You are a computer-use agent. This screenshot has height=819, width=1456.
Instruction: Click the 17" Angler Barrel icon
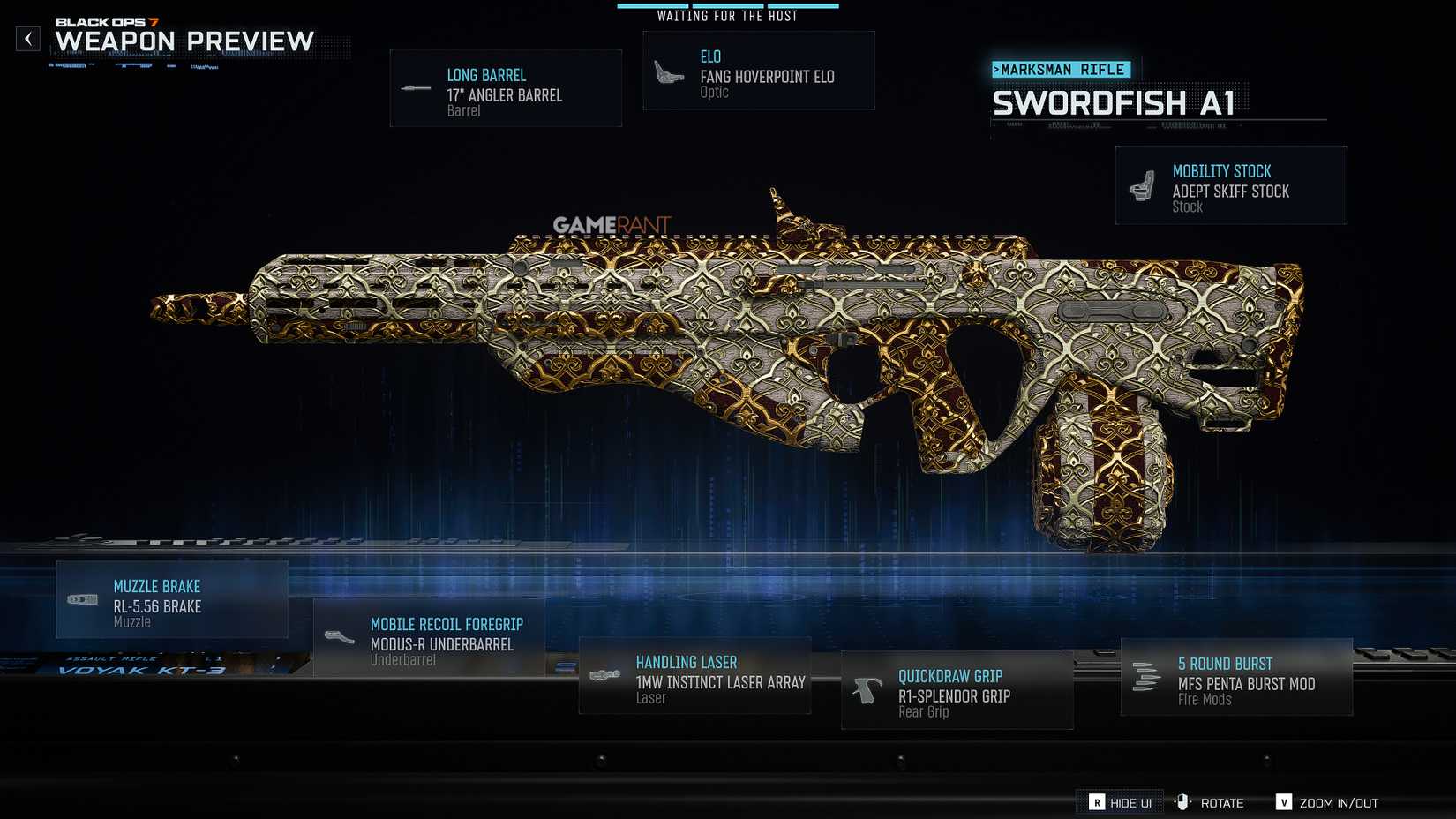point(415,87)
